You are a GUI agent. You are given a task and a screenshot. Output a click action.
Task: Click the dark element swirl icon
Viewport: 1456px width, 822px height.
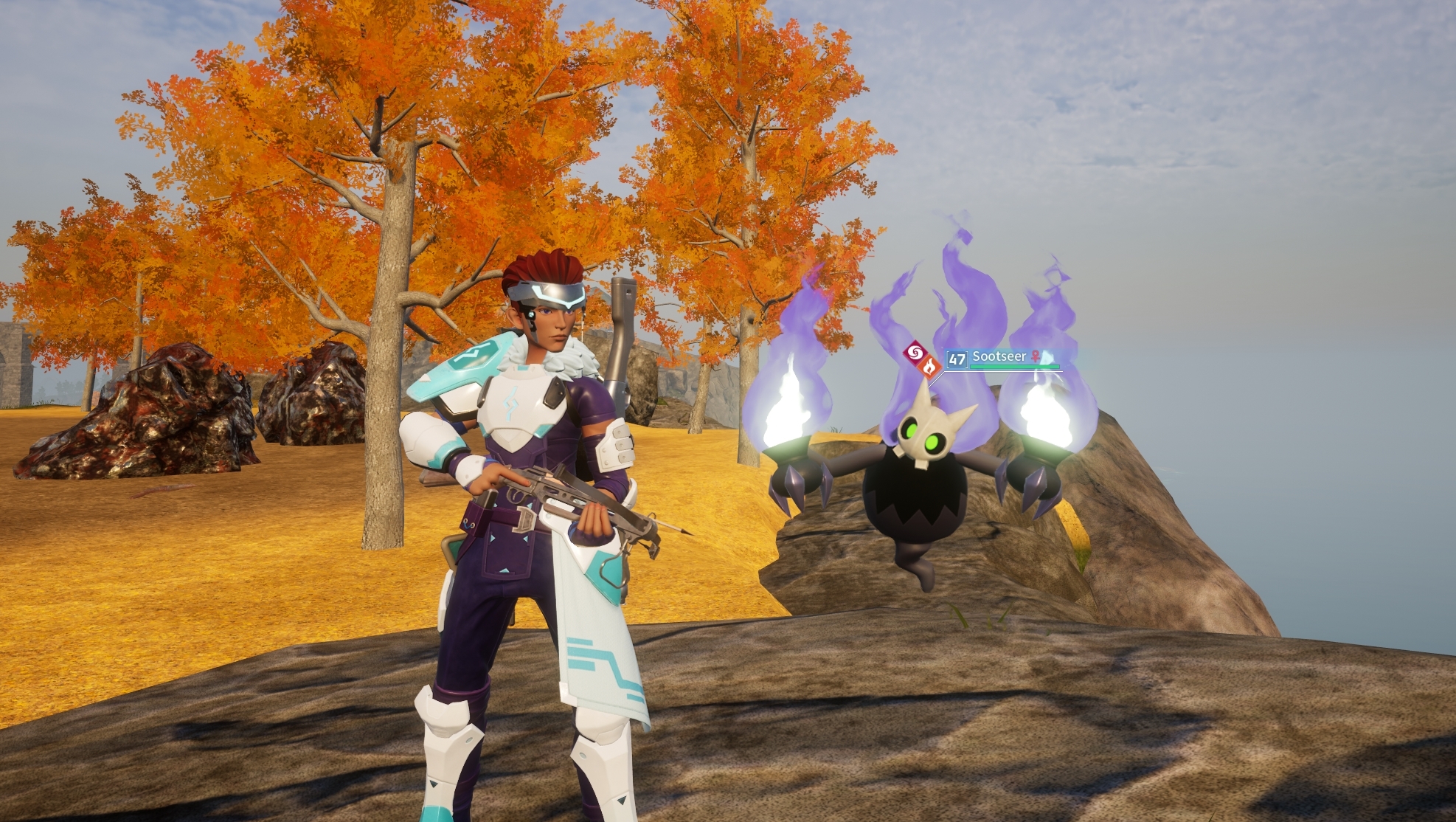point(915,352)
